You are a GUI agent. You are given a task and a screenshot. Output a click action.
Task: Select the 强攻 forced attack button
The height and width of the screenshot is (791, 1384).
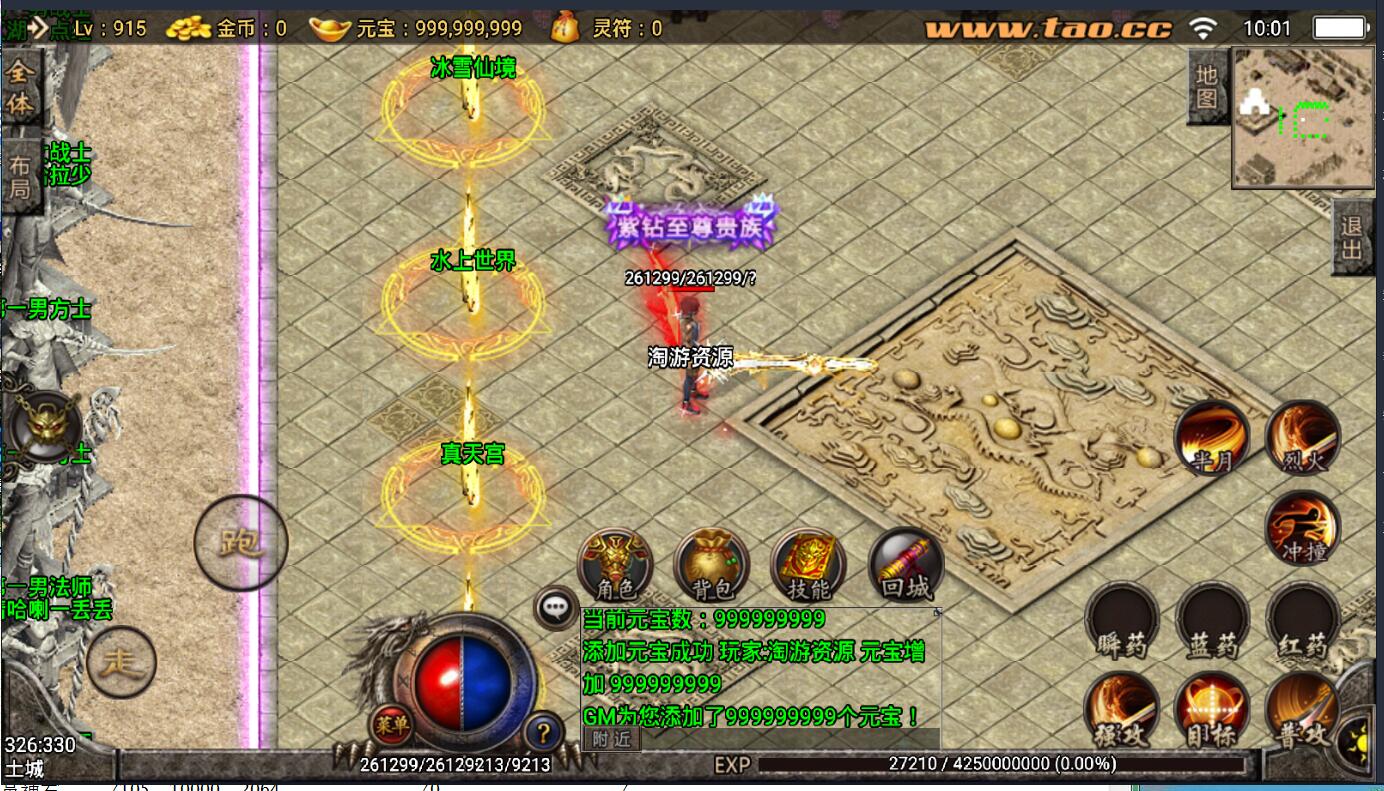pyautogui.click(x=1122, y=710)
